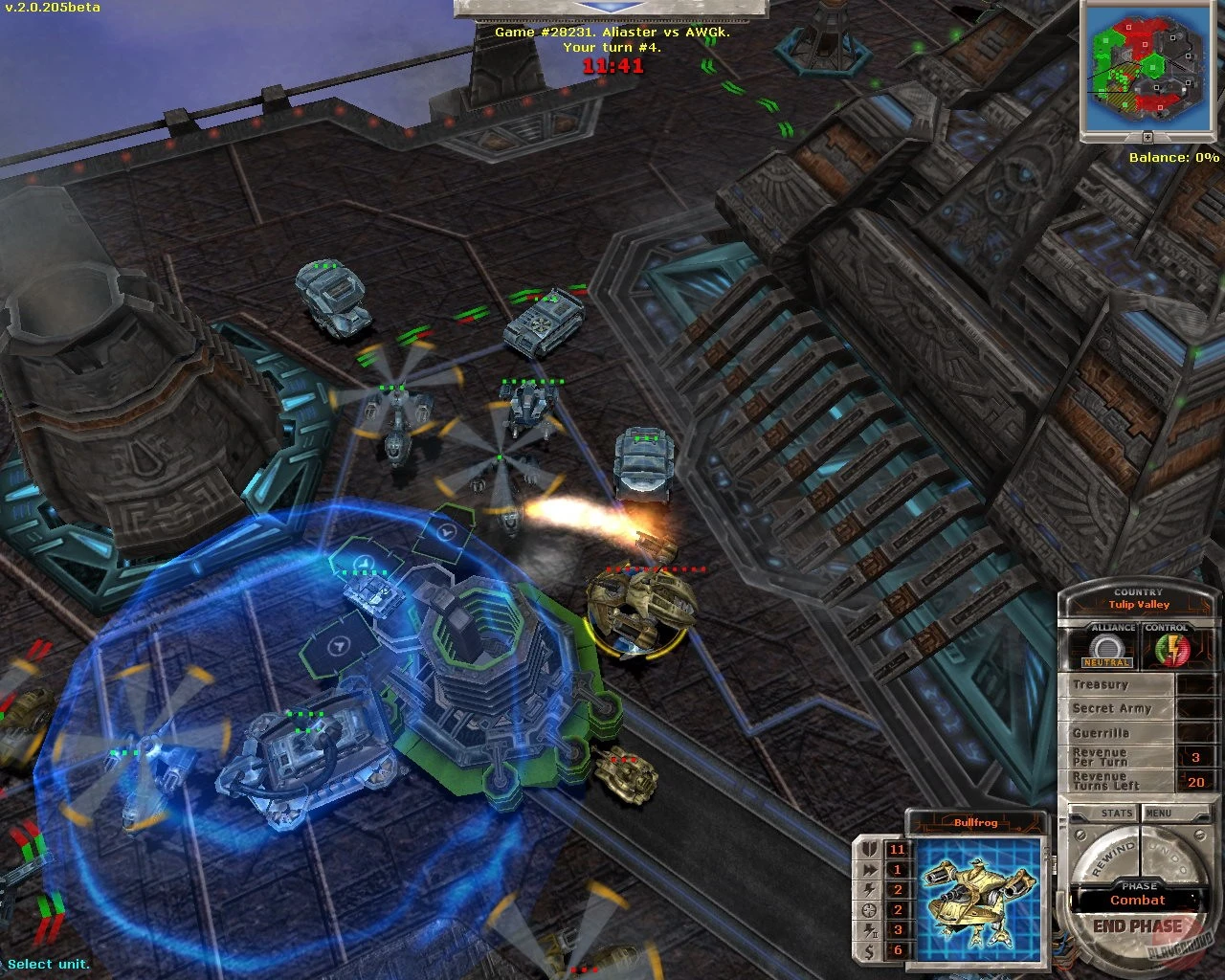Screen dimensions: 1225x980
Task: Click the Balance 0% indicator
Action: point(1172,155)
